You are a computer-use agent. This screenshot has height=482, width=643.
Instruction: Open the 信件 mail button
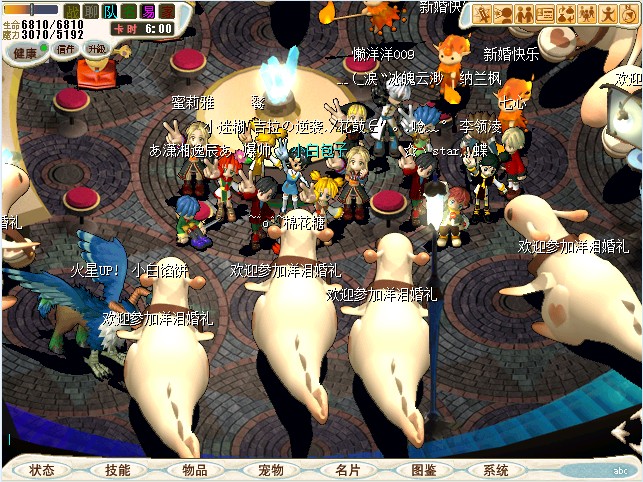[x=66, y=49]
